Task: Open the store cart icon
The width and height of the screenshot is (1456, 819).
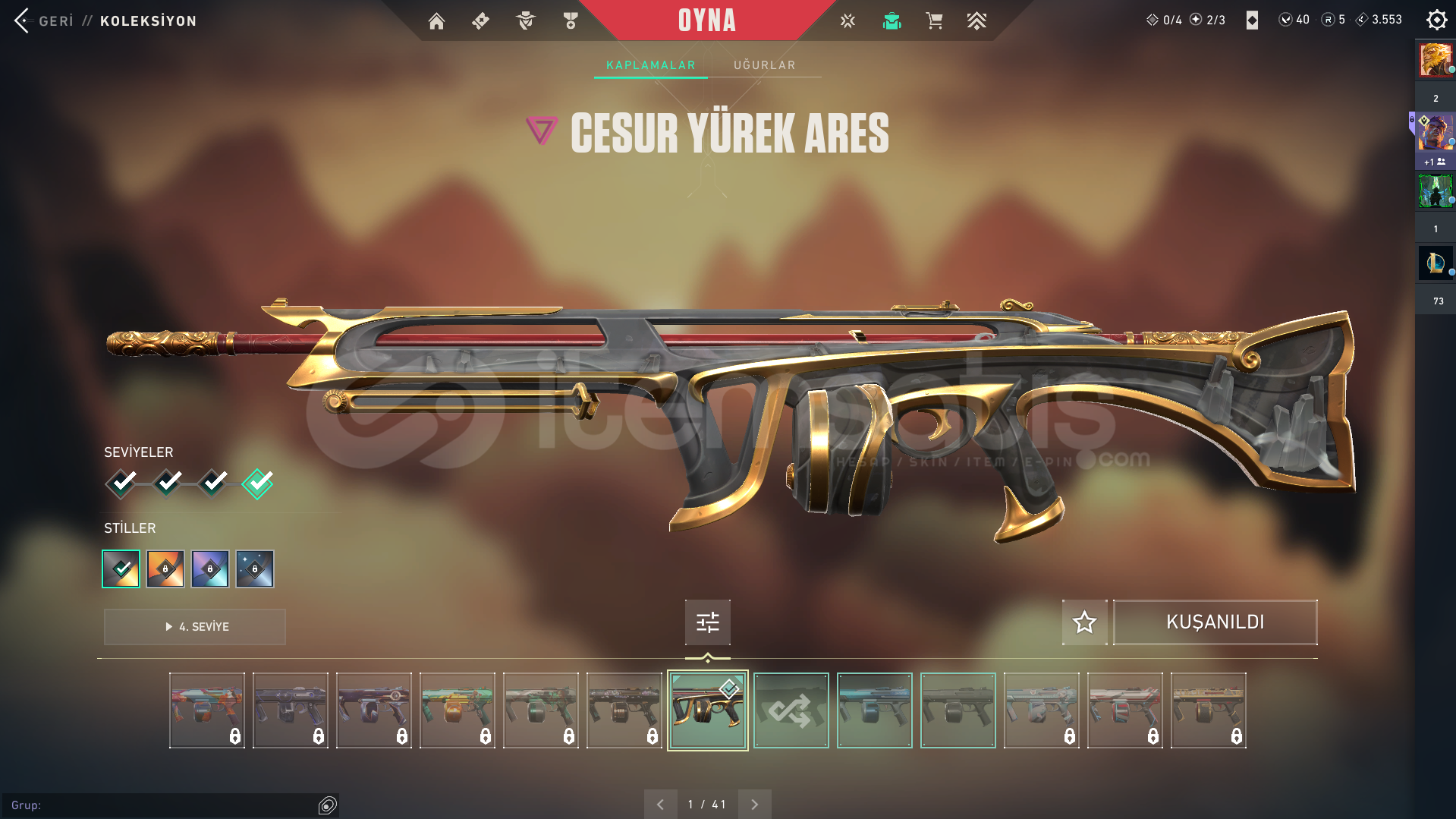Action: pos(934,21)
